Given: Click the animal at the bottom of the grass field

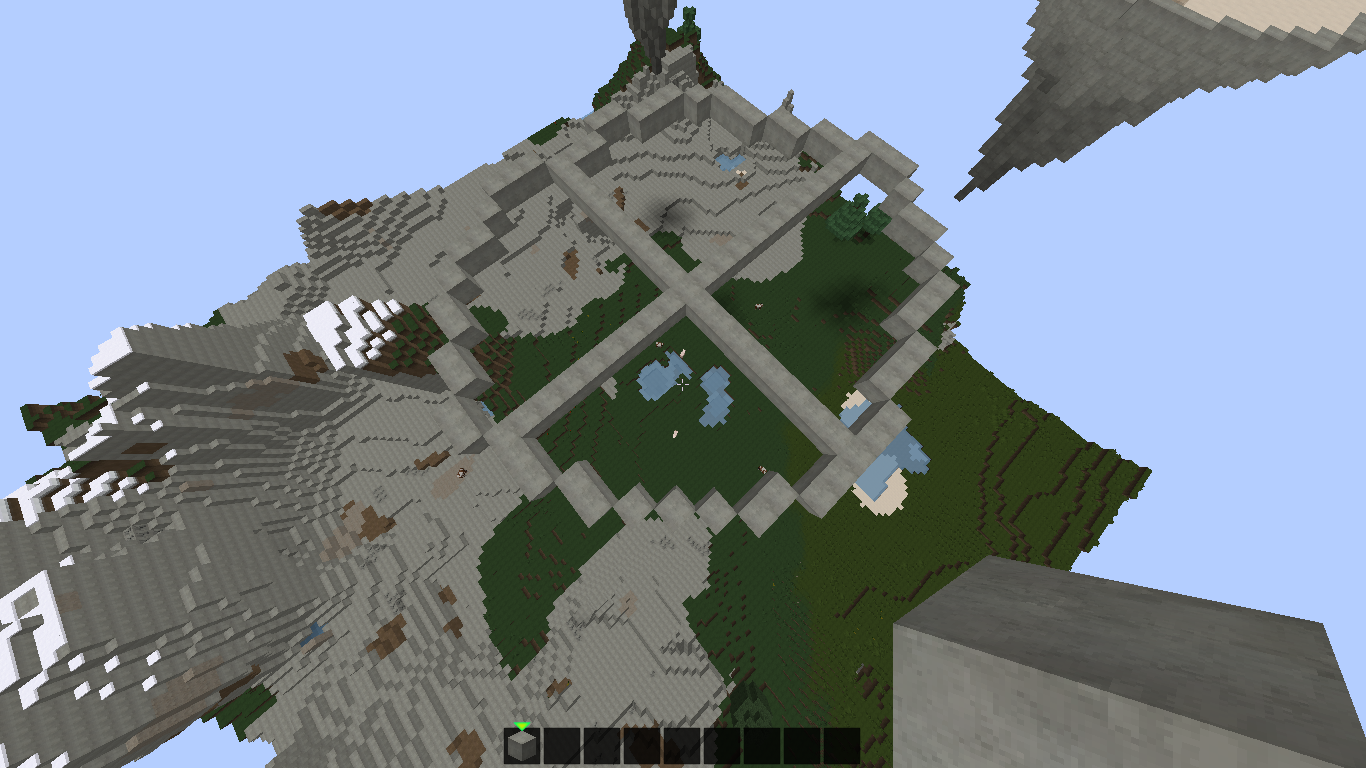Looking at the screenshot, I should [x=760, y=470].
